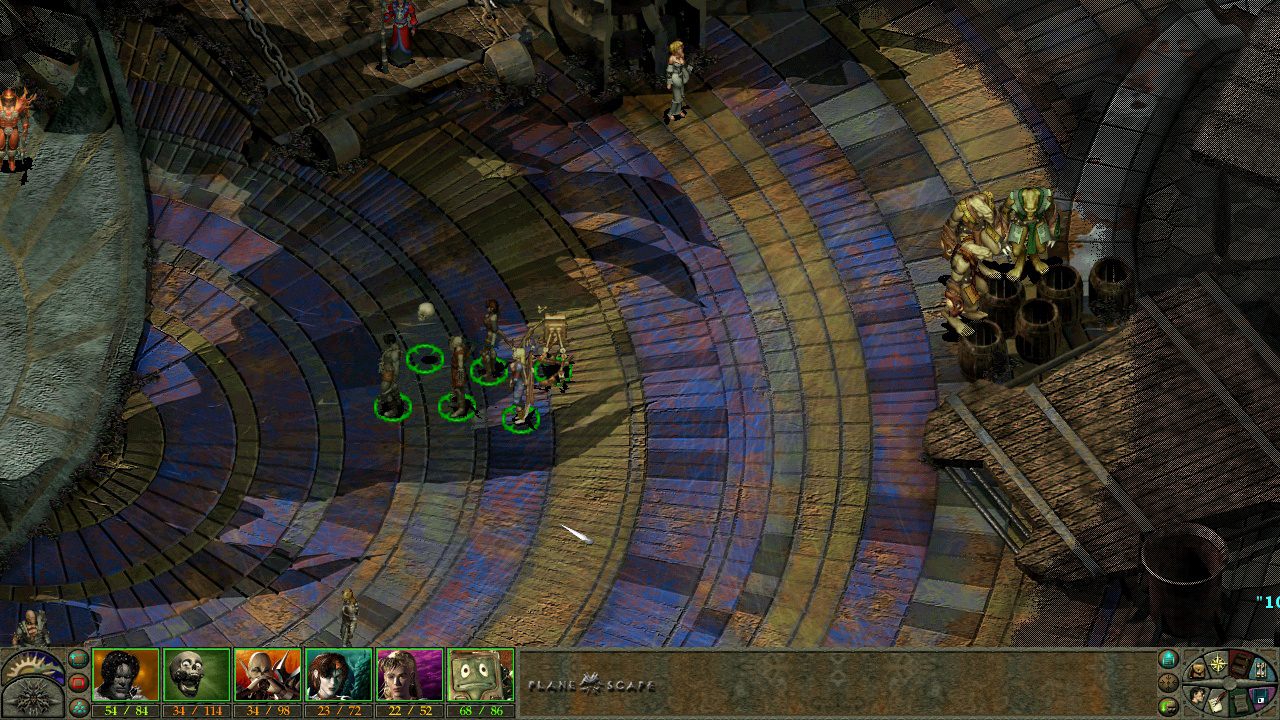Viewport: 1280px width, 720px height.
Task: Select the Nameless One's portrait
Action: point(125,675)
